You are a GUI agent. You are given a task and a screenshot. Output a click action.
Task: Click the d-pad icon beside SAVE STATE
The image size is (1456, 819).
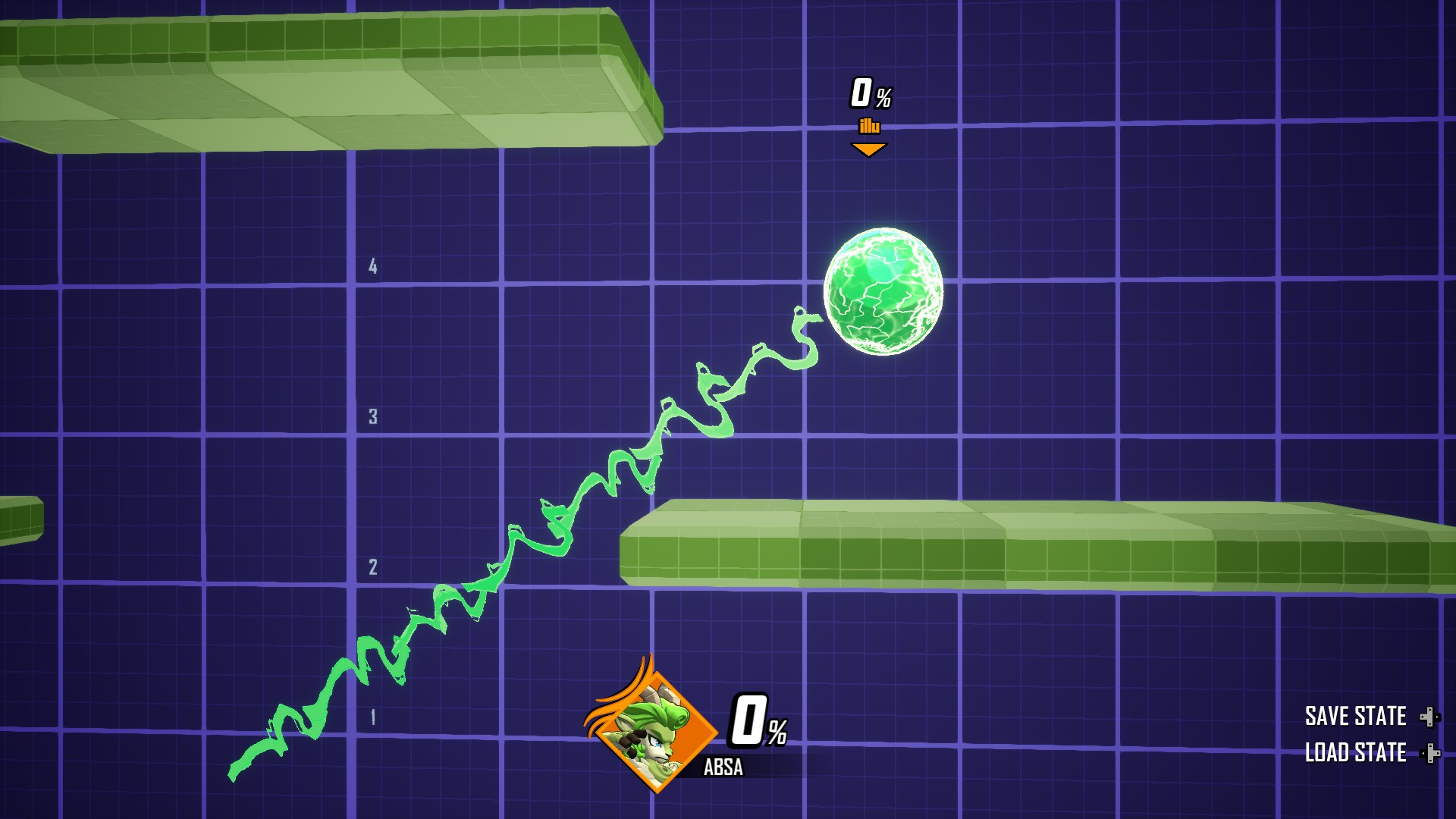pos(1430,714)
